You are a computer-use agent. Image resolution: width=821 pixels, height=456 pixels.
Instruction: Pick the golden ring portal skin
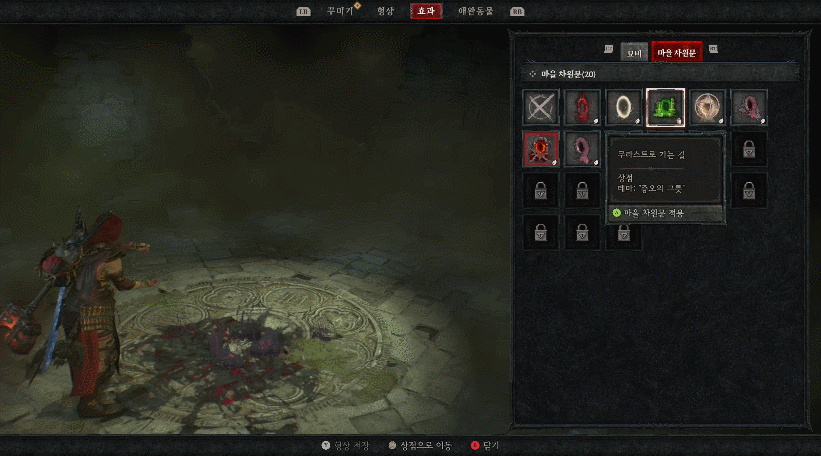pos(624,107)
